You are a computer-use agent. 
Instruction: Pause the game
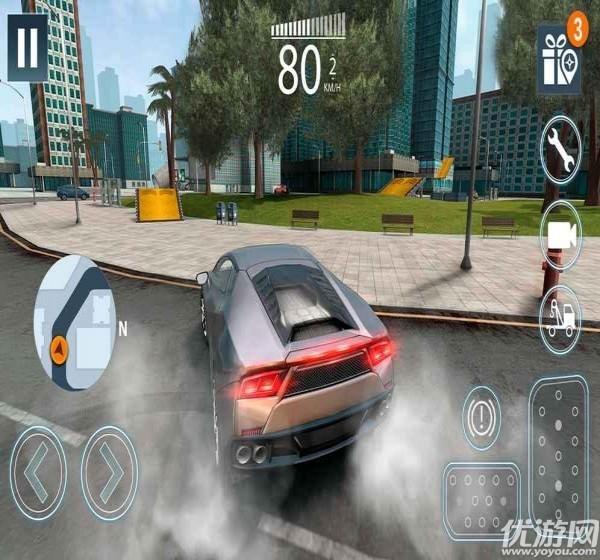point(28,47)
